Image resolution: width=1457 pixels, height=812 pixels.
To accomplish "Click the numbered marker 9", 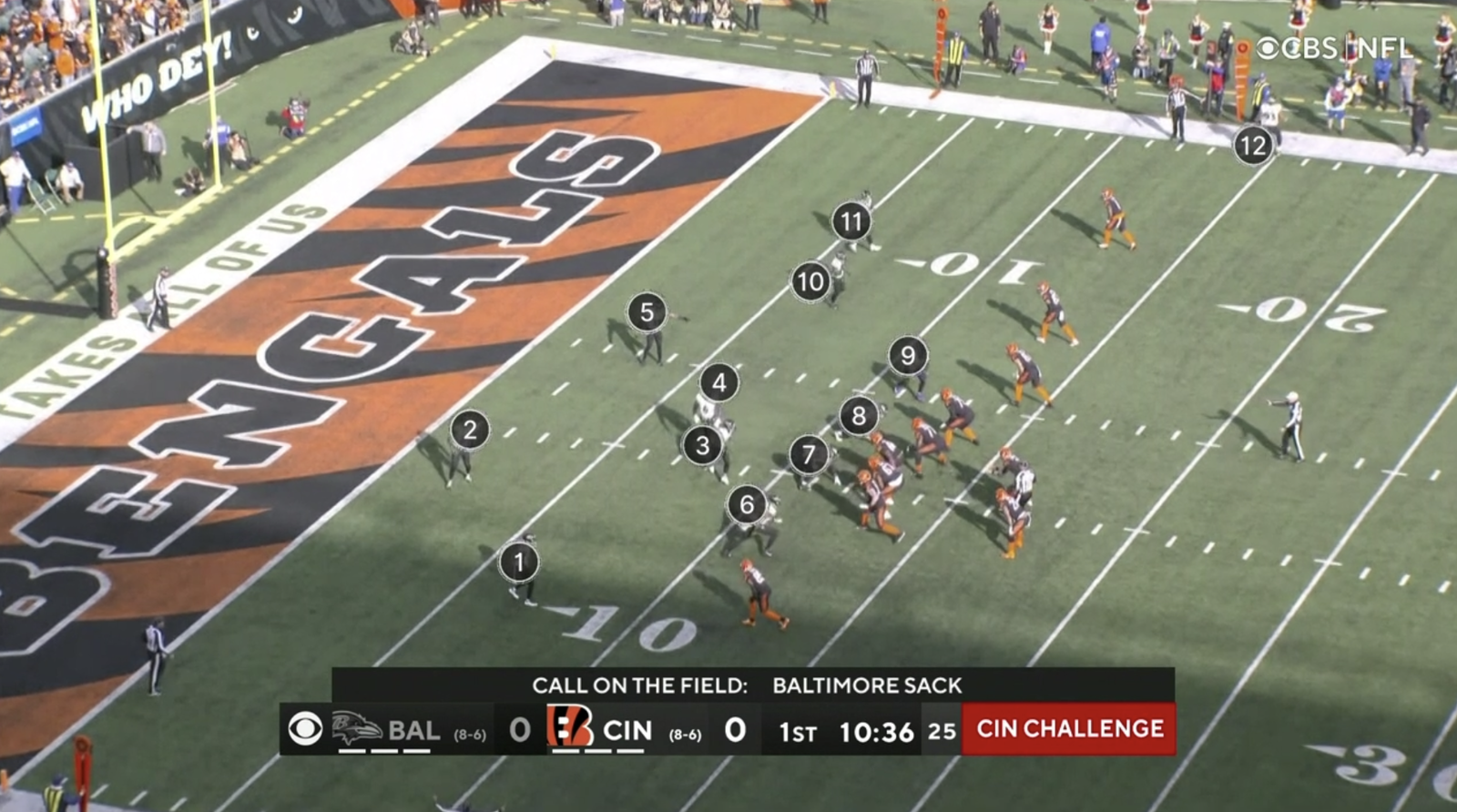I will tap(907, 355).
